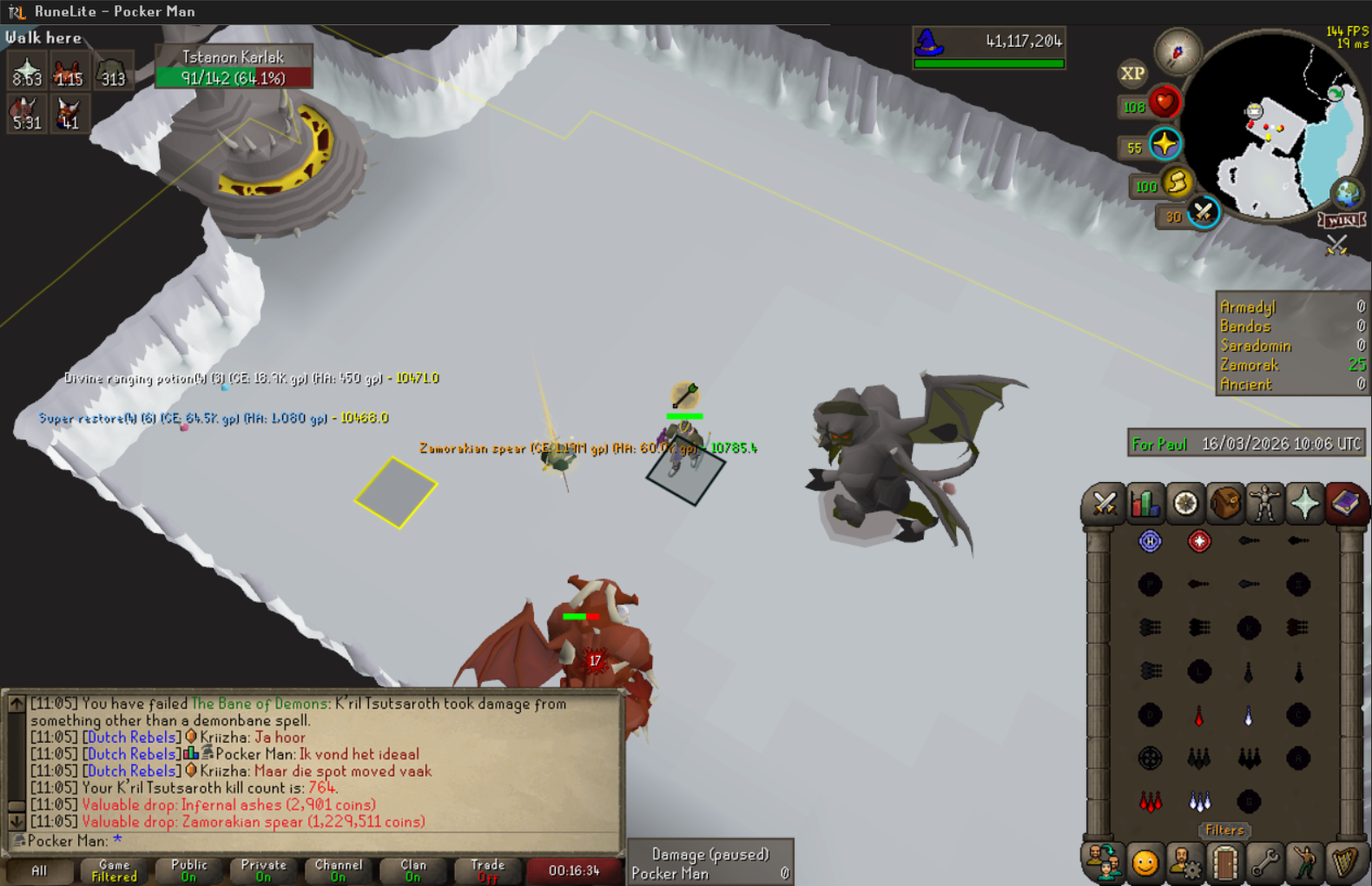
Task: Toggle run with the boot orb
Action: coord(1177,182)
